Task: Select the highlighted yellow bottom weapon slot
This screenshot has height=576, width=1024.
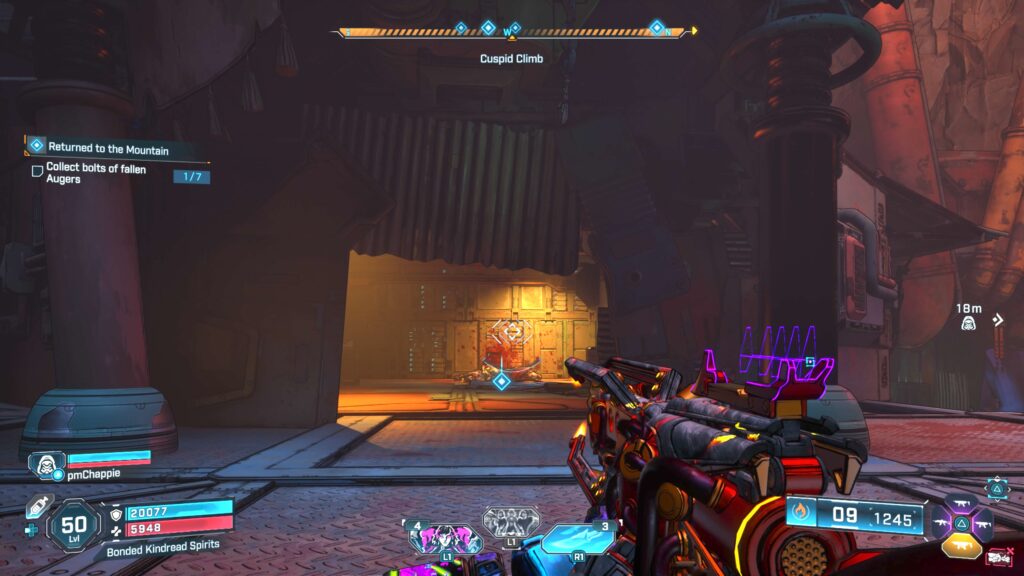Action: [960, 544]
